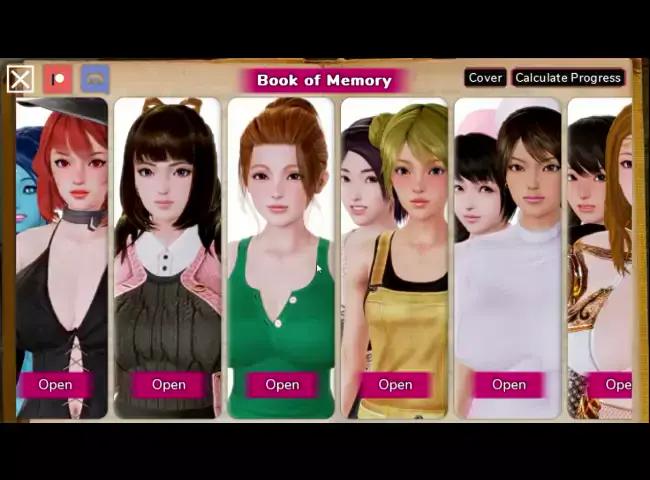Close the Book of Memory screen

(x=20, y=79)
